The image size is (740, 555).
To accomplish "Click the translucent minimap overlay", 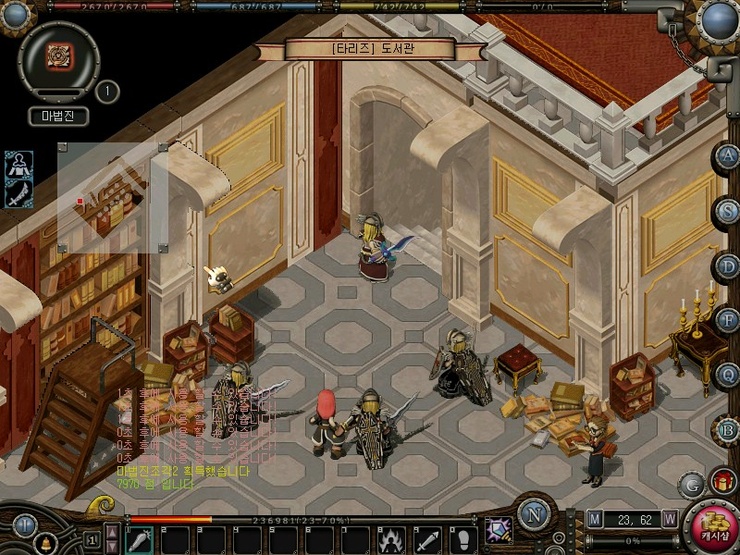I will (110, 196).
